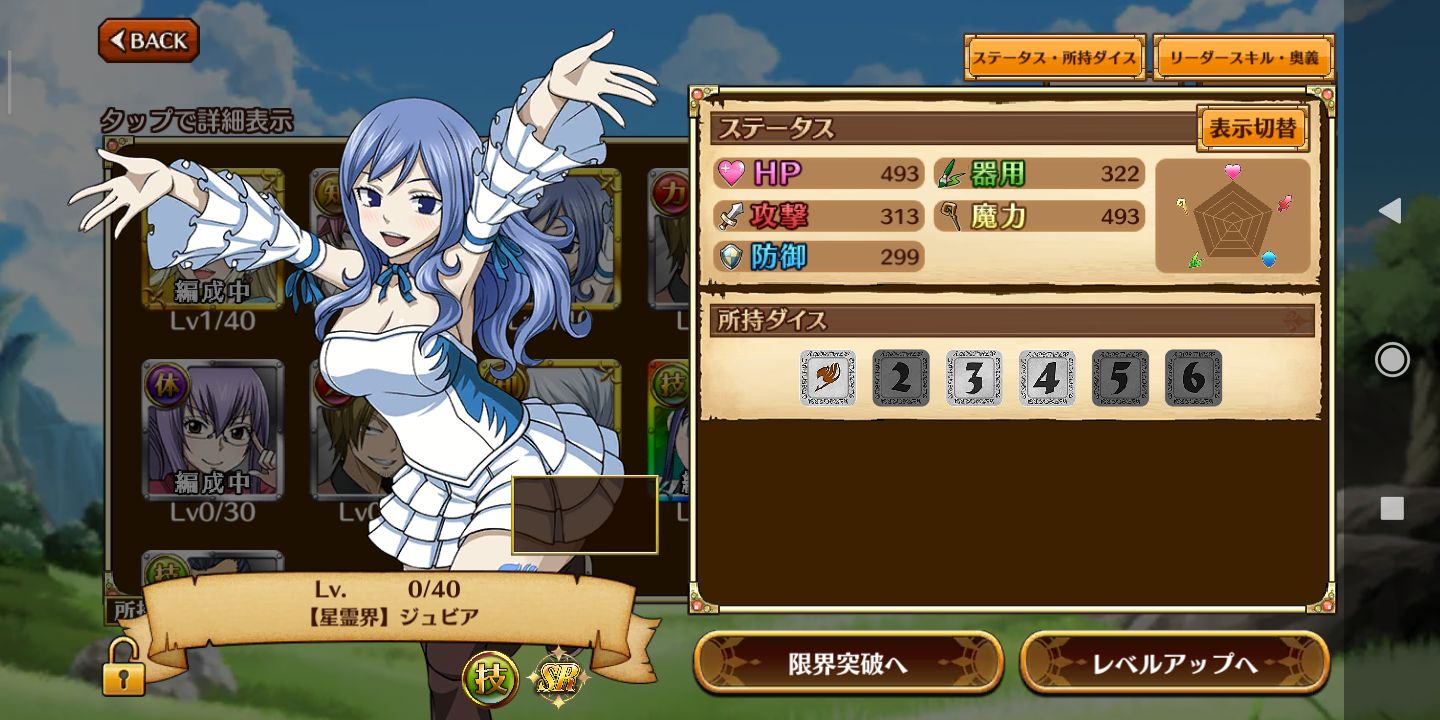Toggle status display with 表示切替

[x=1252, y=129]
